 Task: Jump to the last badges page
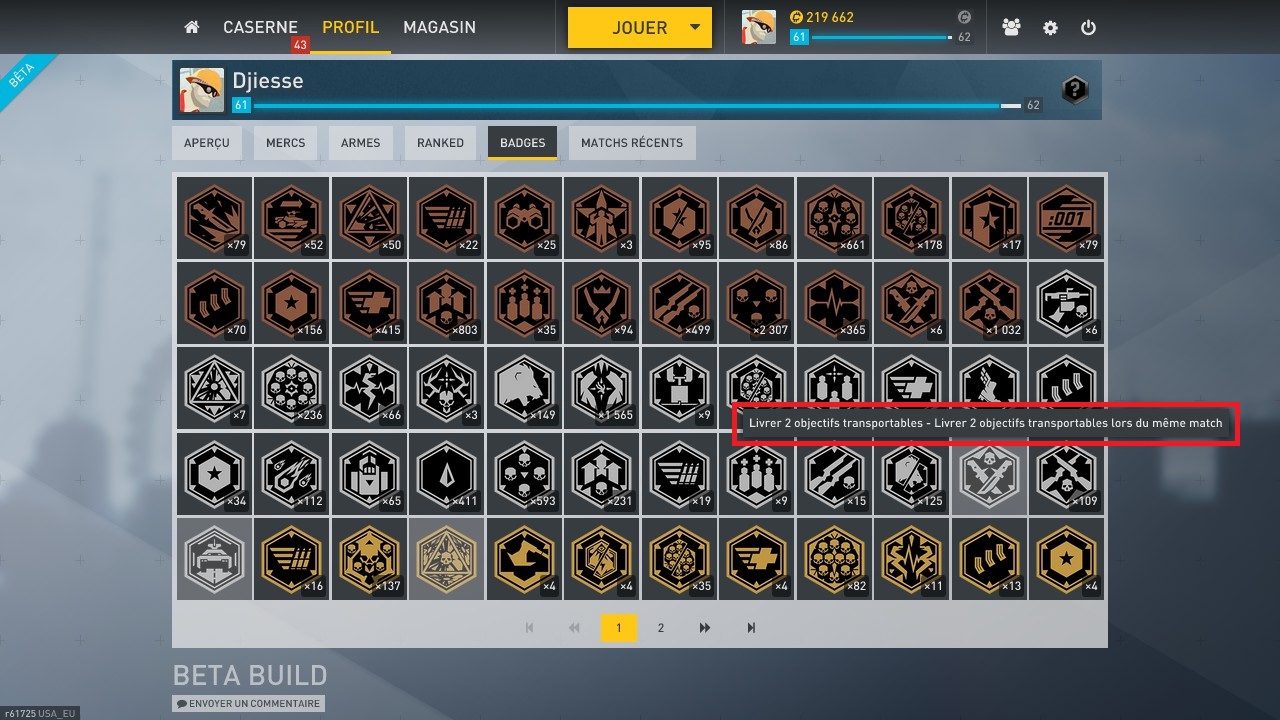point(751,628)
